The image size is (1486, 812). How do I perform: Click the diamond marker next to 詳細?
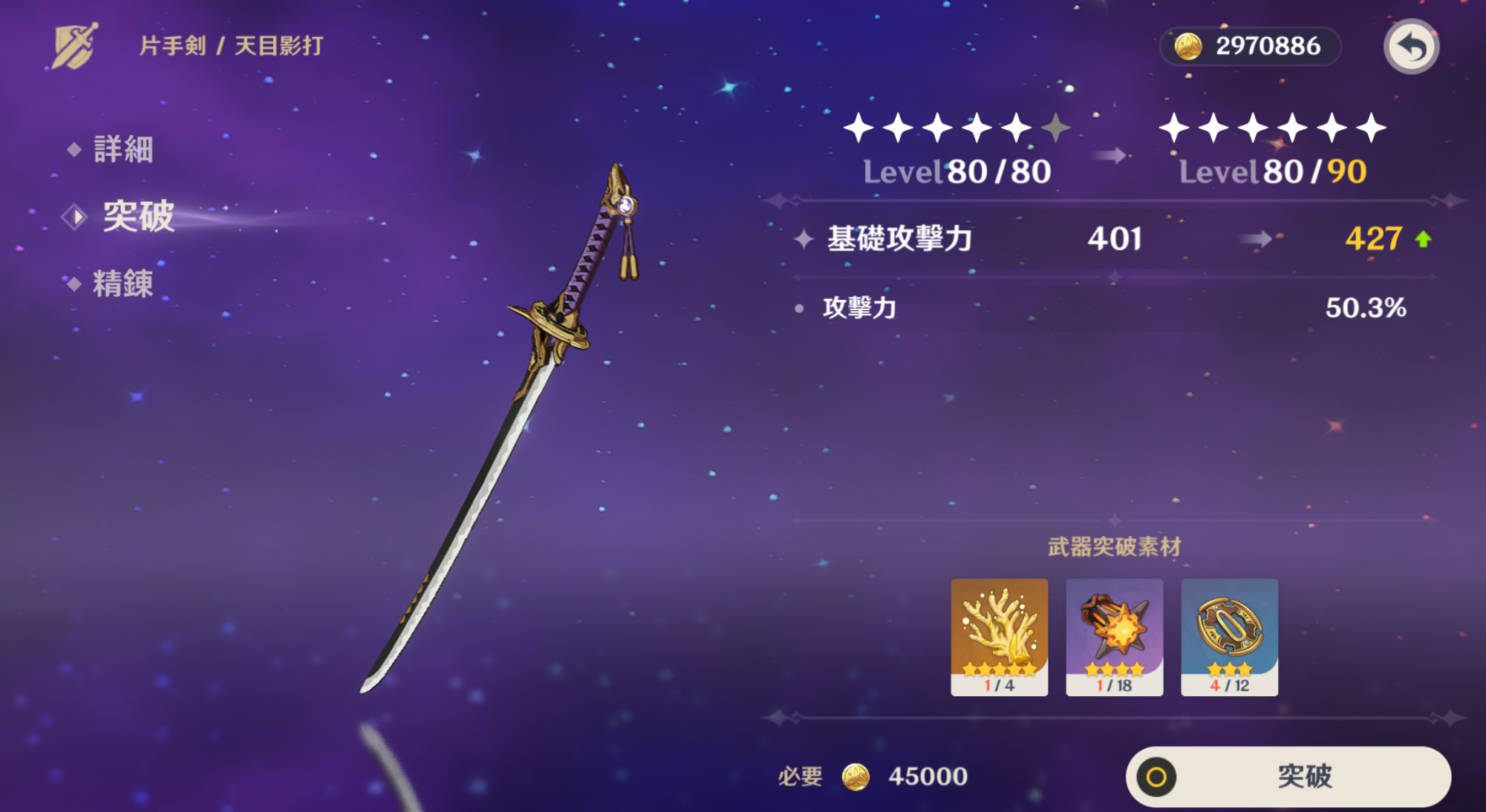(74, 151)
